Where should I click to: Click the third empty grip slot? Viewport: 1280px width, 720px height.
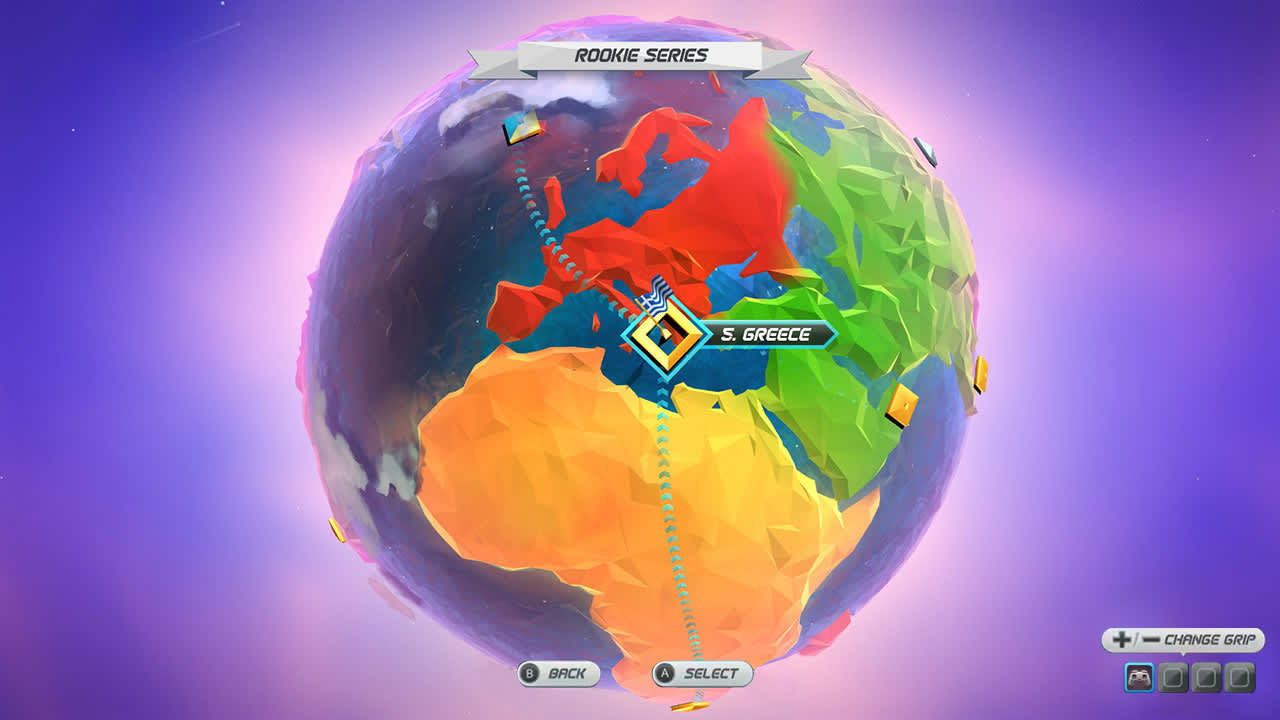click(x=1206, y=677)
